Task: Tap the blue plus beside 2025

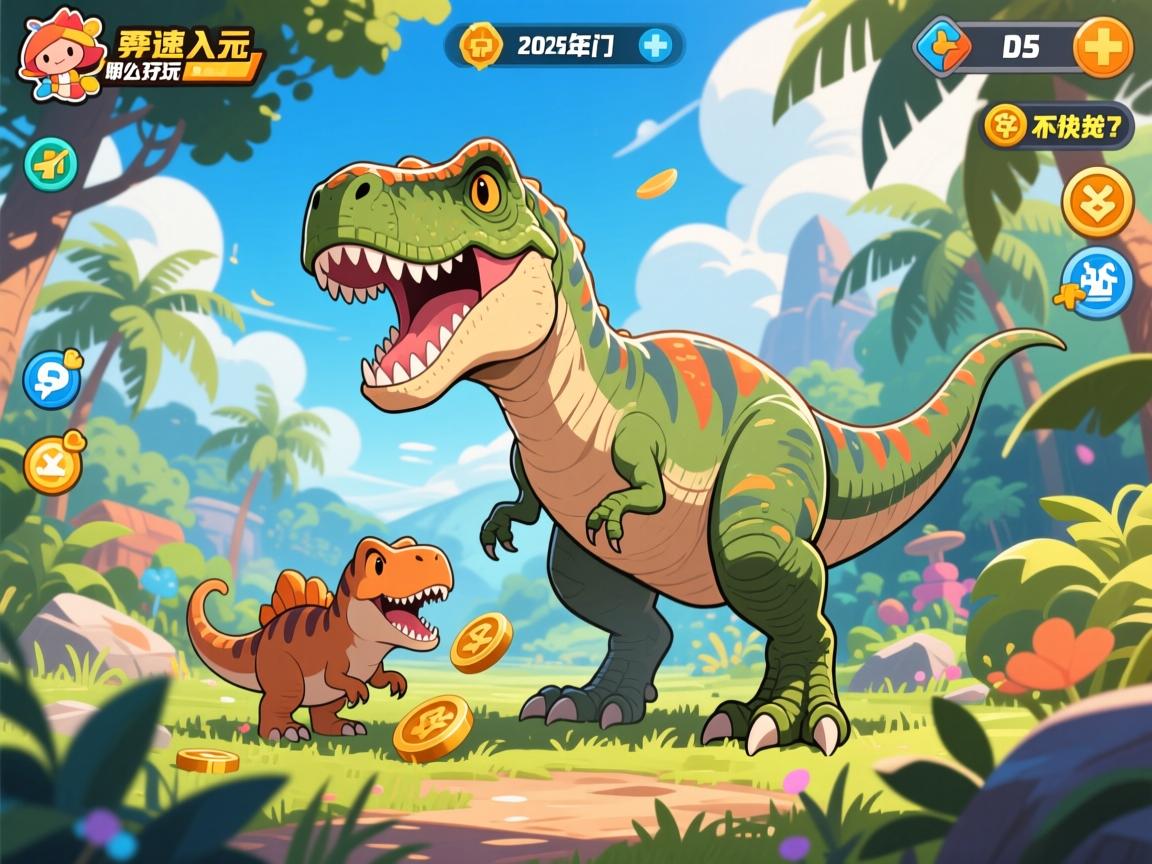Action: [656, 45]
